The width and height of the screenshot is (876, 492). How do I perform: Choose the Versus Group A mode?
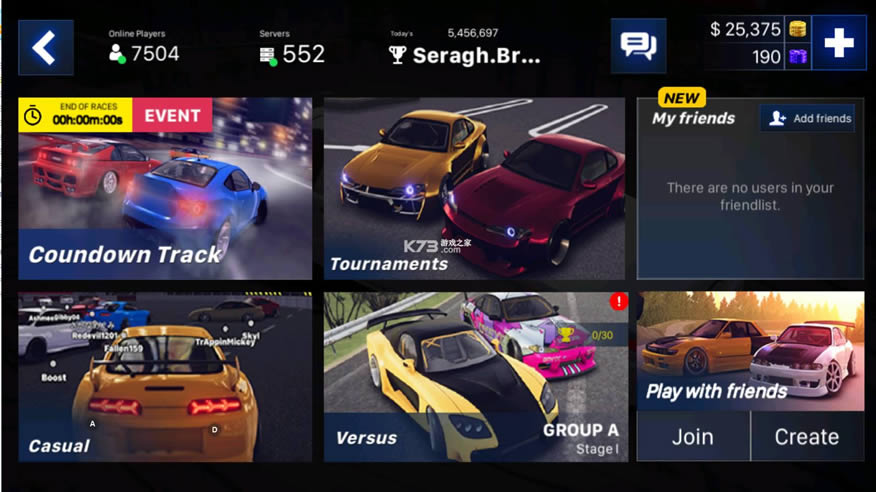coord(474,377)
